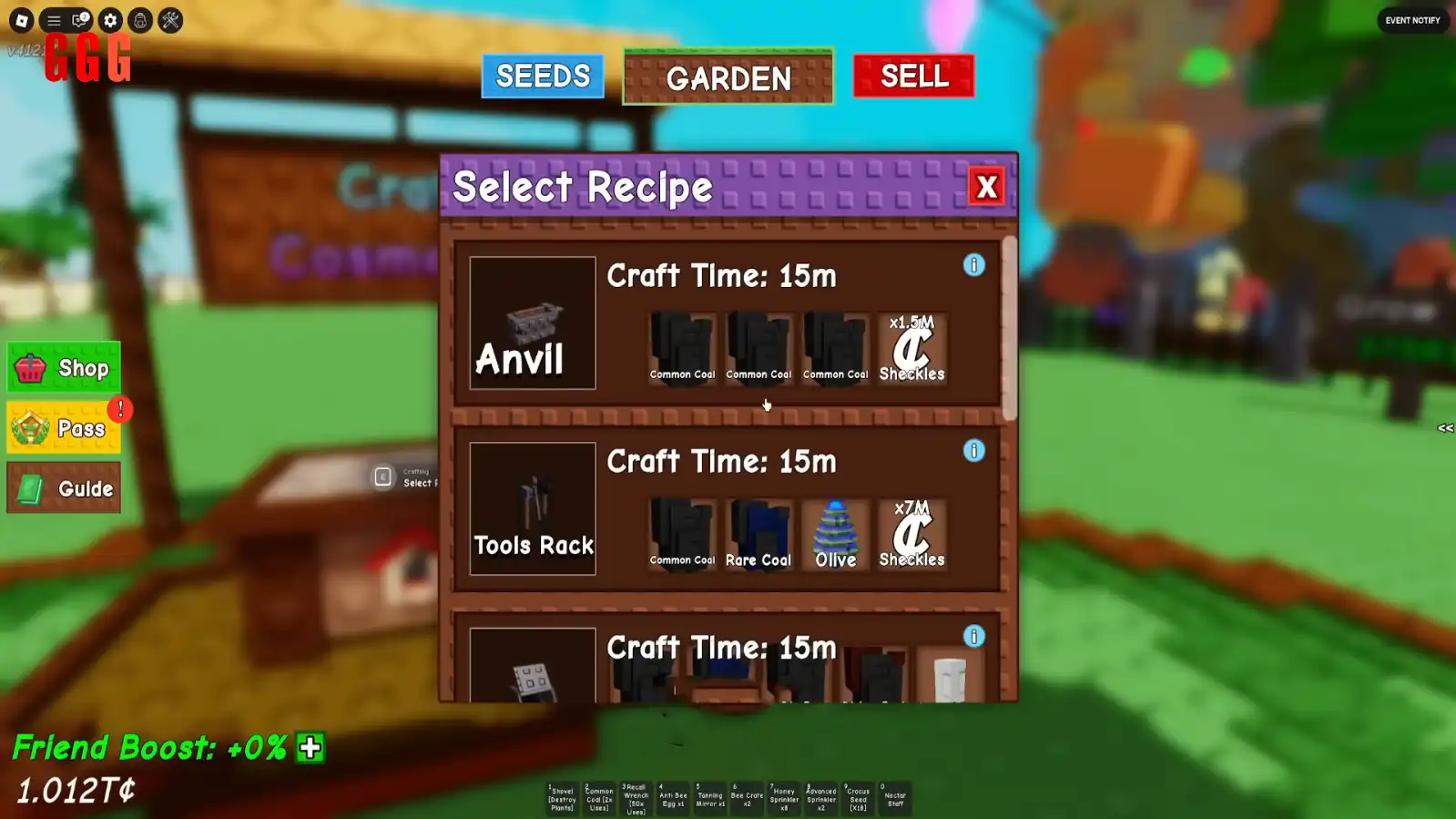Equip the Nectar Staff from hotbar
The width and height of the screenshot is (1456, 819).
(894, 798)
